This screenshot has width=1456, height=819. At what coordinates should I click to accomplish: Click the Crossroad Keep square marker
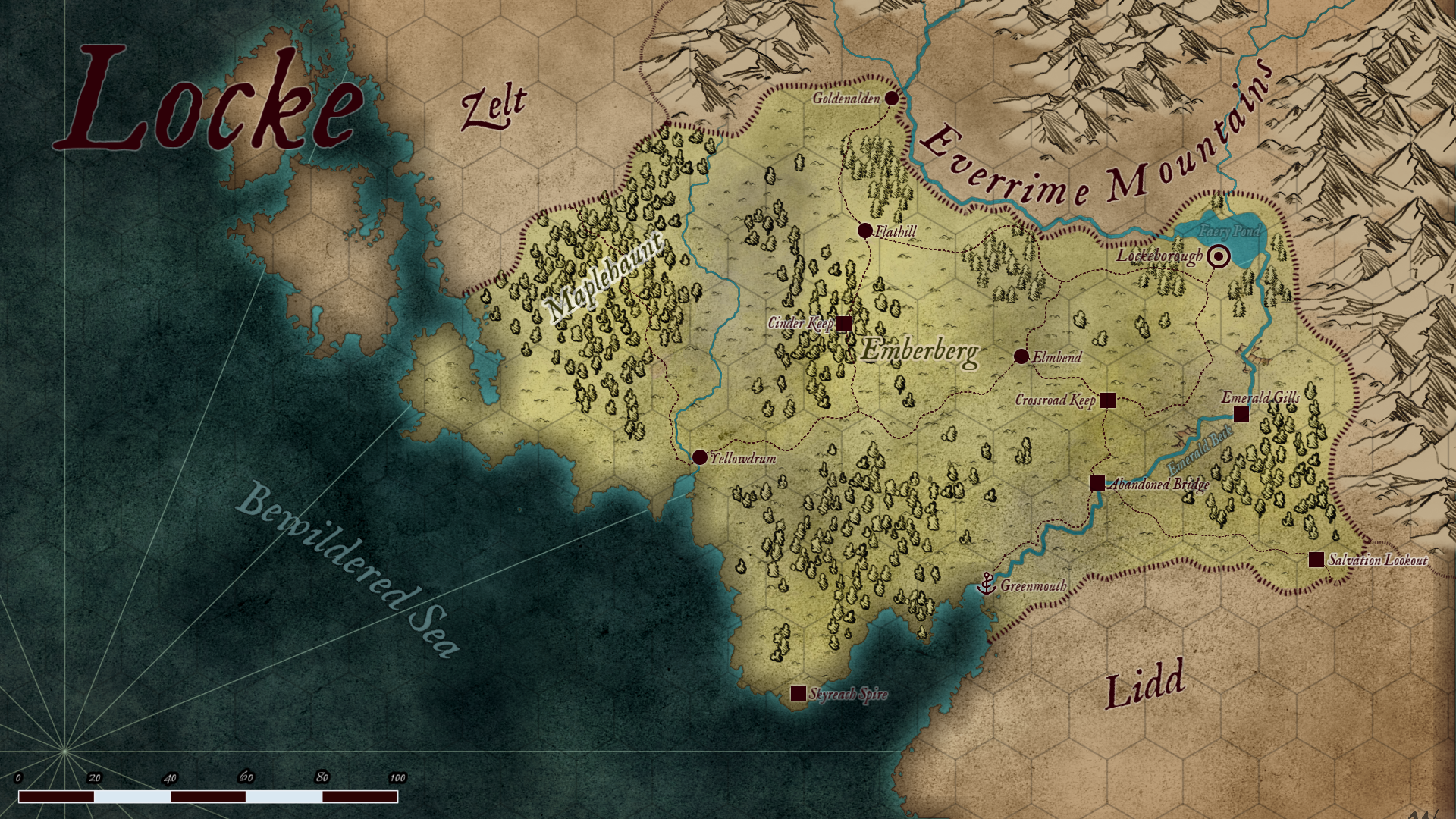1108,400
